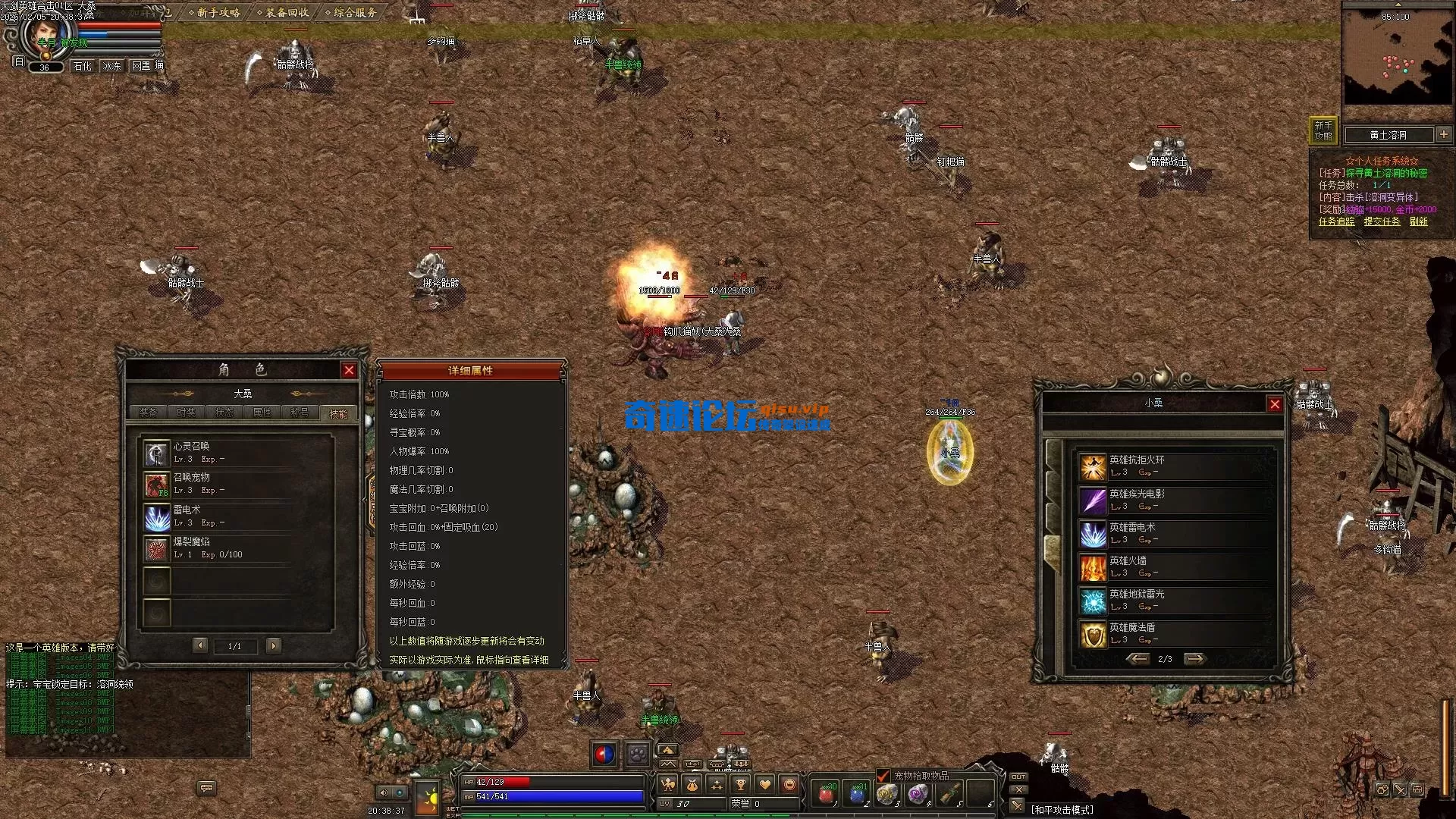Select the 雷电术 skill in the character panel

[x=157, y=518]
